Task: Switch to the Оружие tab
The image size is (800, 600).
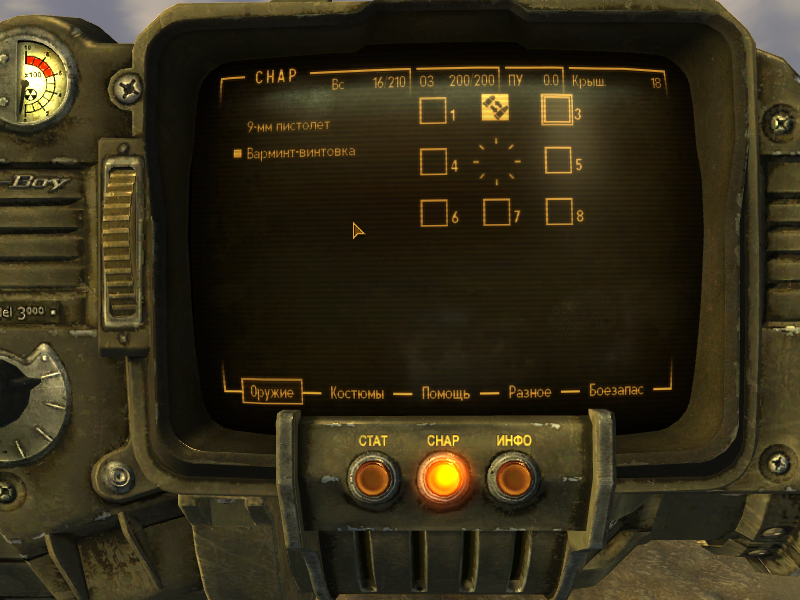Action: (271, 392)
